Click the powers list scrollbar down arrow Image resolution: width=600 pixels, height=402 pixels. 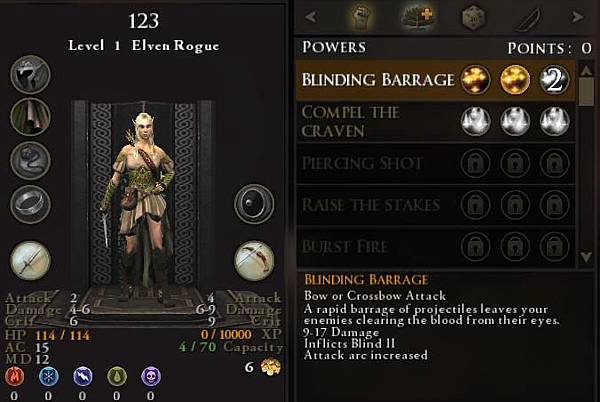tap(586, 256)
